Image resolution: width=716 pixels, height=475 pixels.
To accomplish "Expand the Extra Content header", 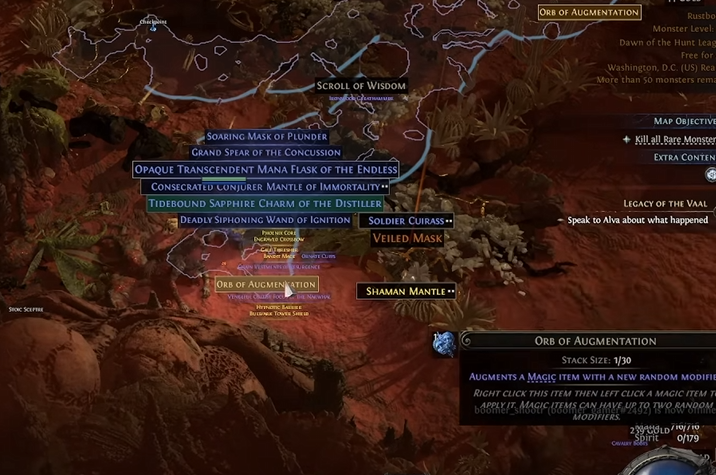I will (684, 157).
